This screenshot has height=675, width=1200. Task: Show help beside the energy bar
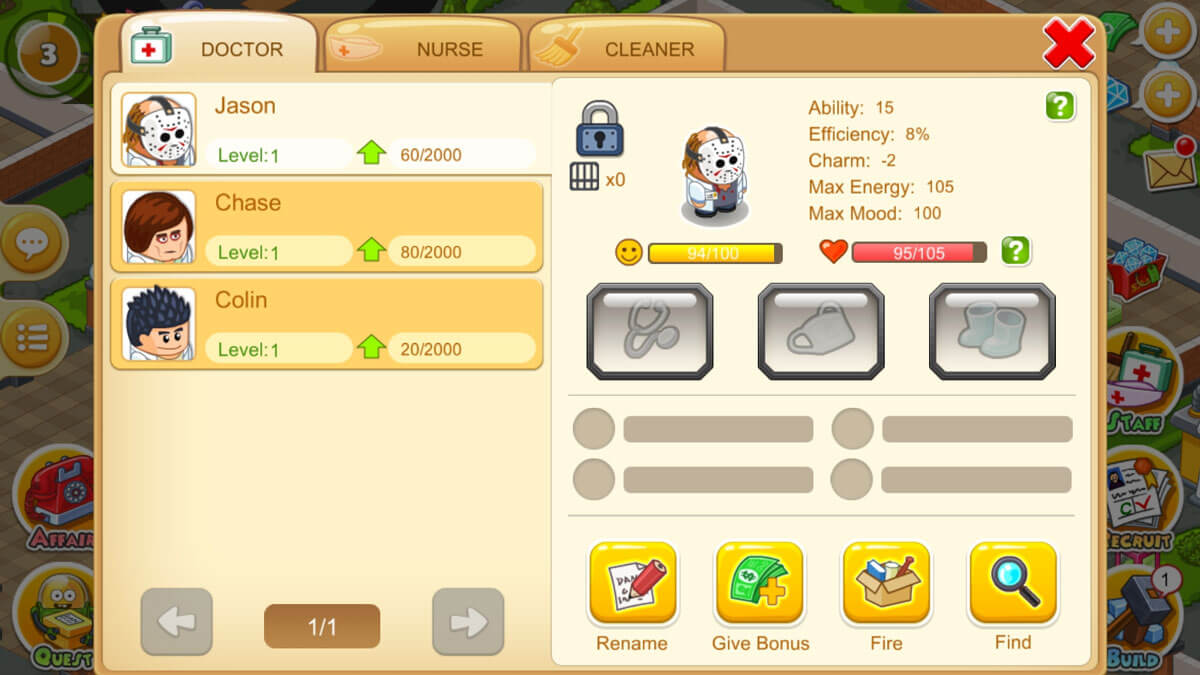[x=1015, y=251]
